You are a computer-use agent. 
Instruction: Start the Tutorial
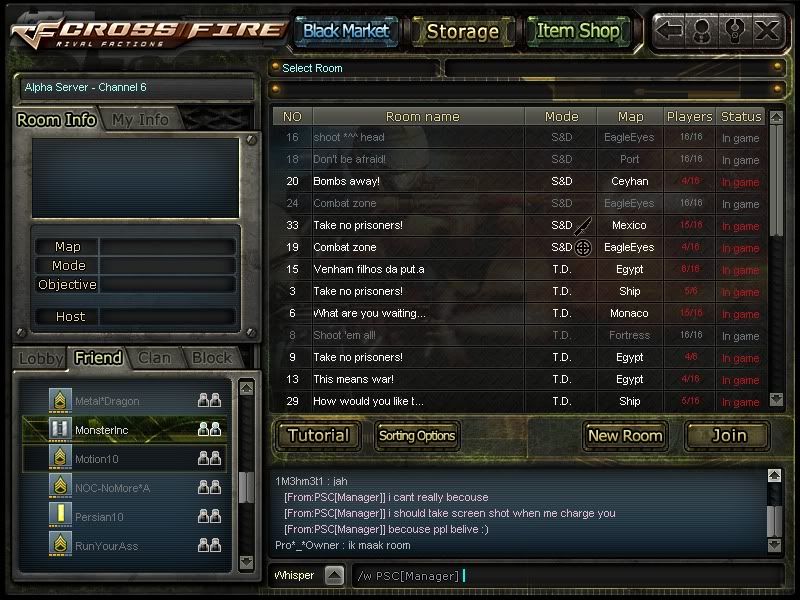[319, 435]
